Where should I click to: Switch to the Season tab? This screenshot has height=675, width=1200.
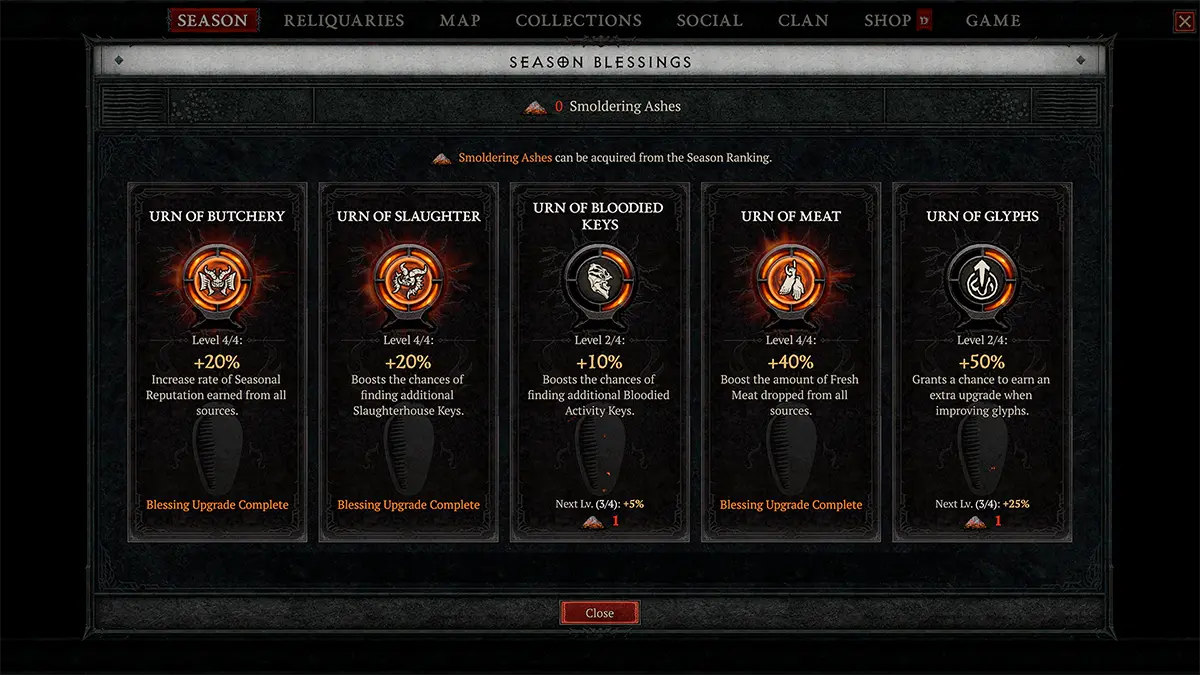(212, 20)
